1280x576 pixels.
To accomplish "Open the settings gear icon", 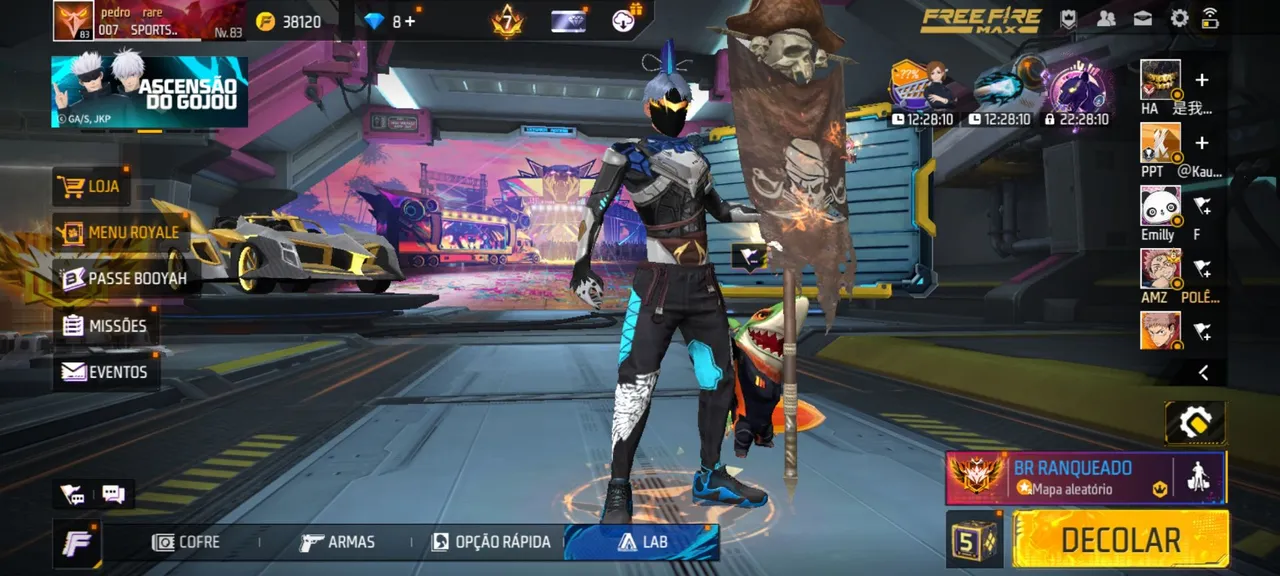I will click(1179, 18).
